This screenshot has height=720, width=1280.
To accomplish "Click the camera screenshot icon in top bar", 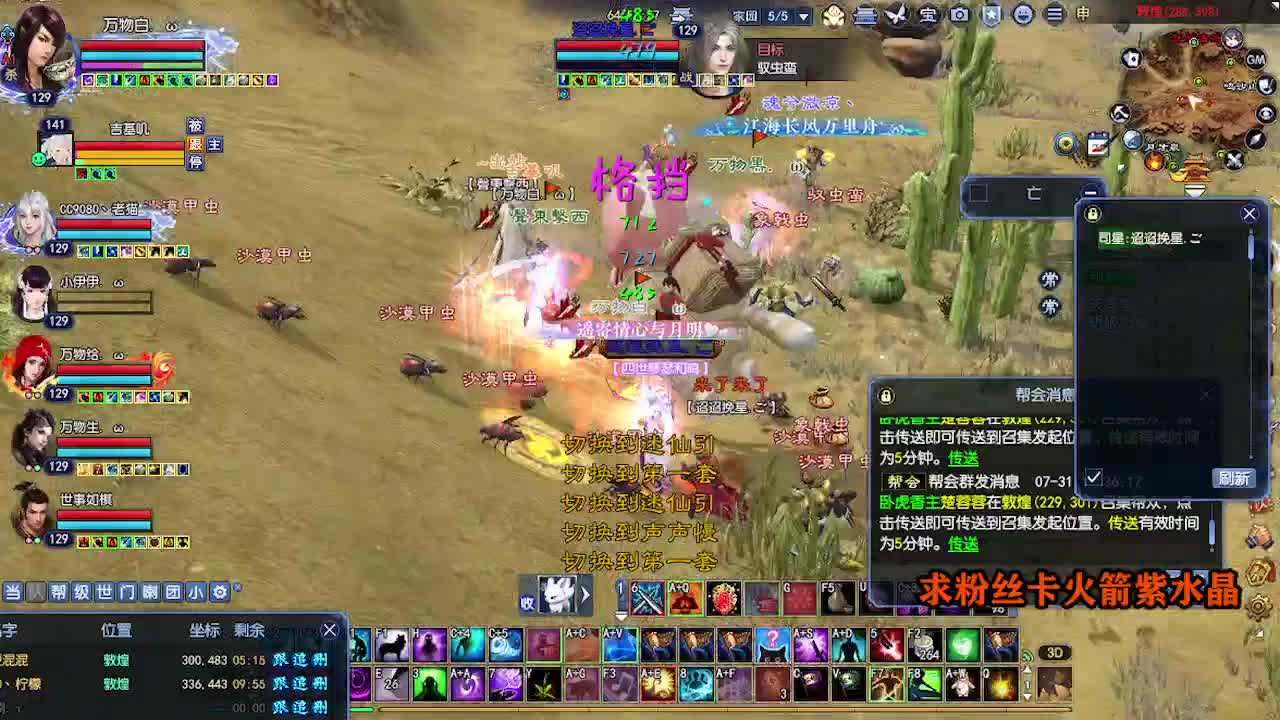I will click(x=960, y=16).
